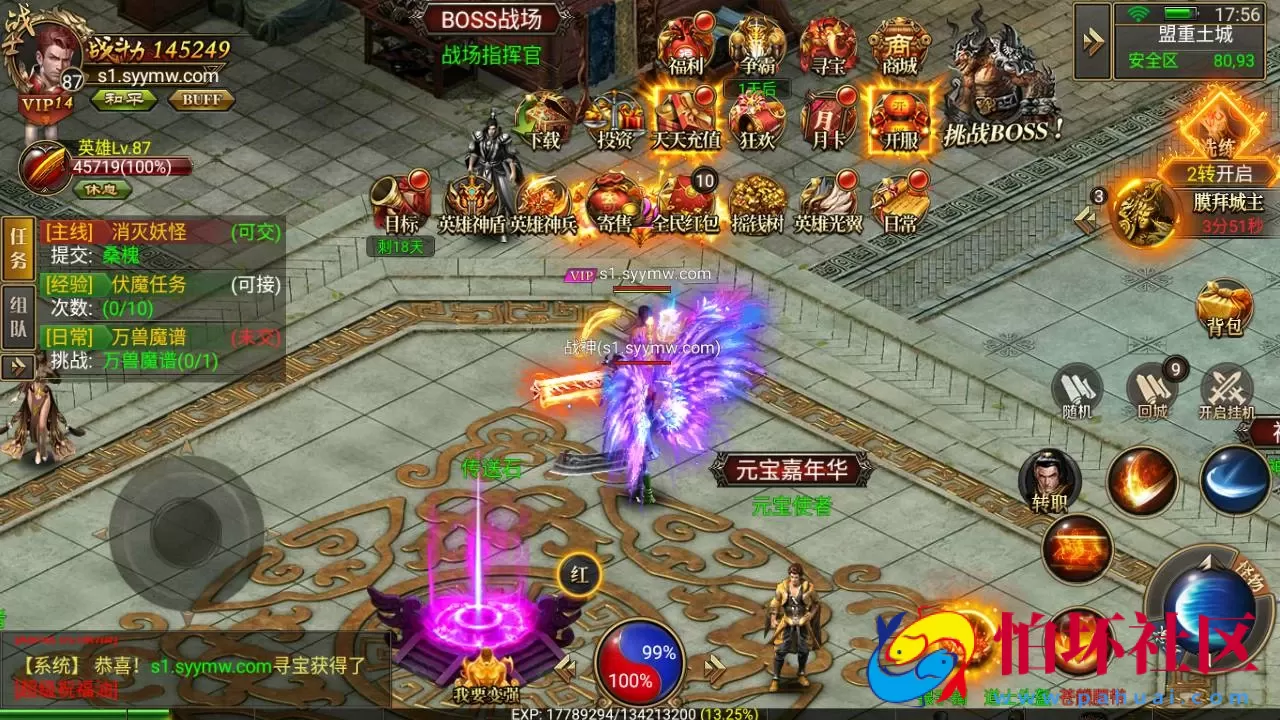
Task: Click the EXP progress bar at bottom
Action: [x=640, y=714]
